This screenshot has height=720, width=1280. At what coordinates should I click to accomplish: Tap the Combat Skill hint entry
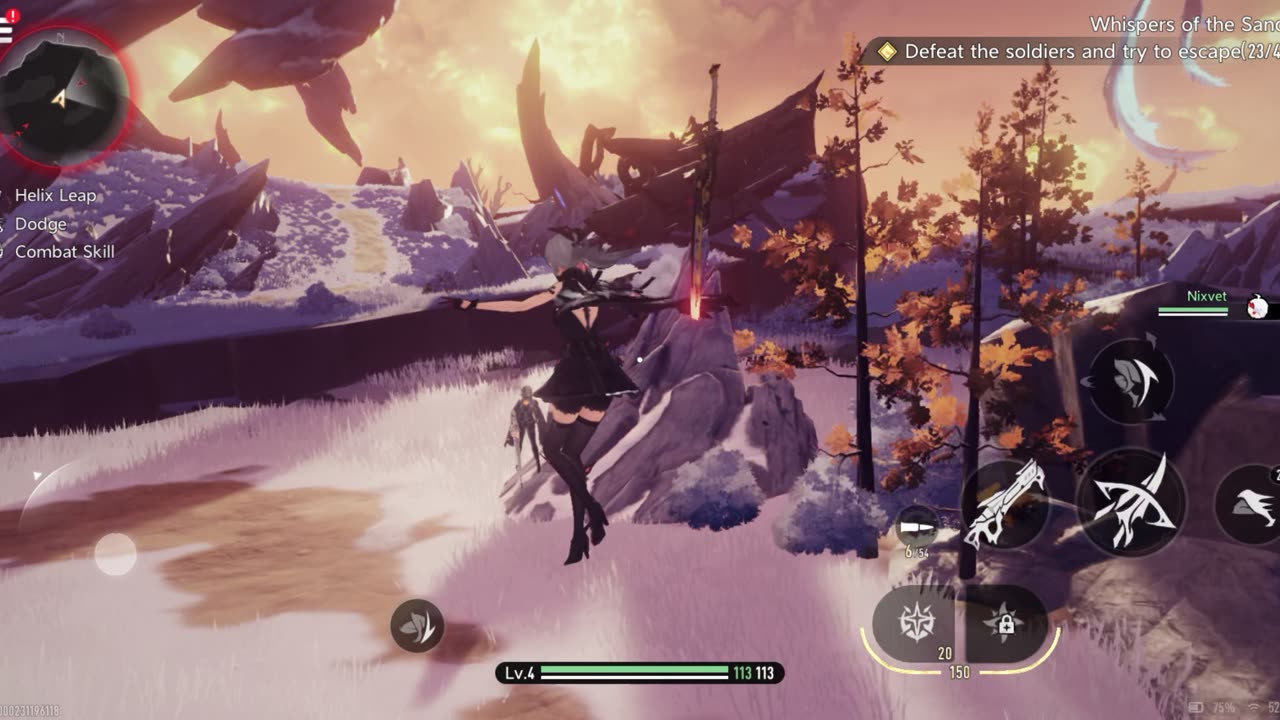(x=64, y=252)
